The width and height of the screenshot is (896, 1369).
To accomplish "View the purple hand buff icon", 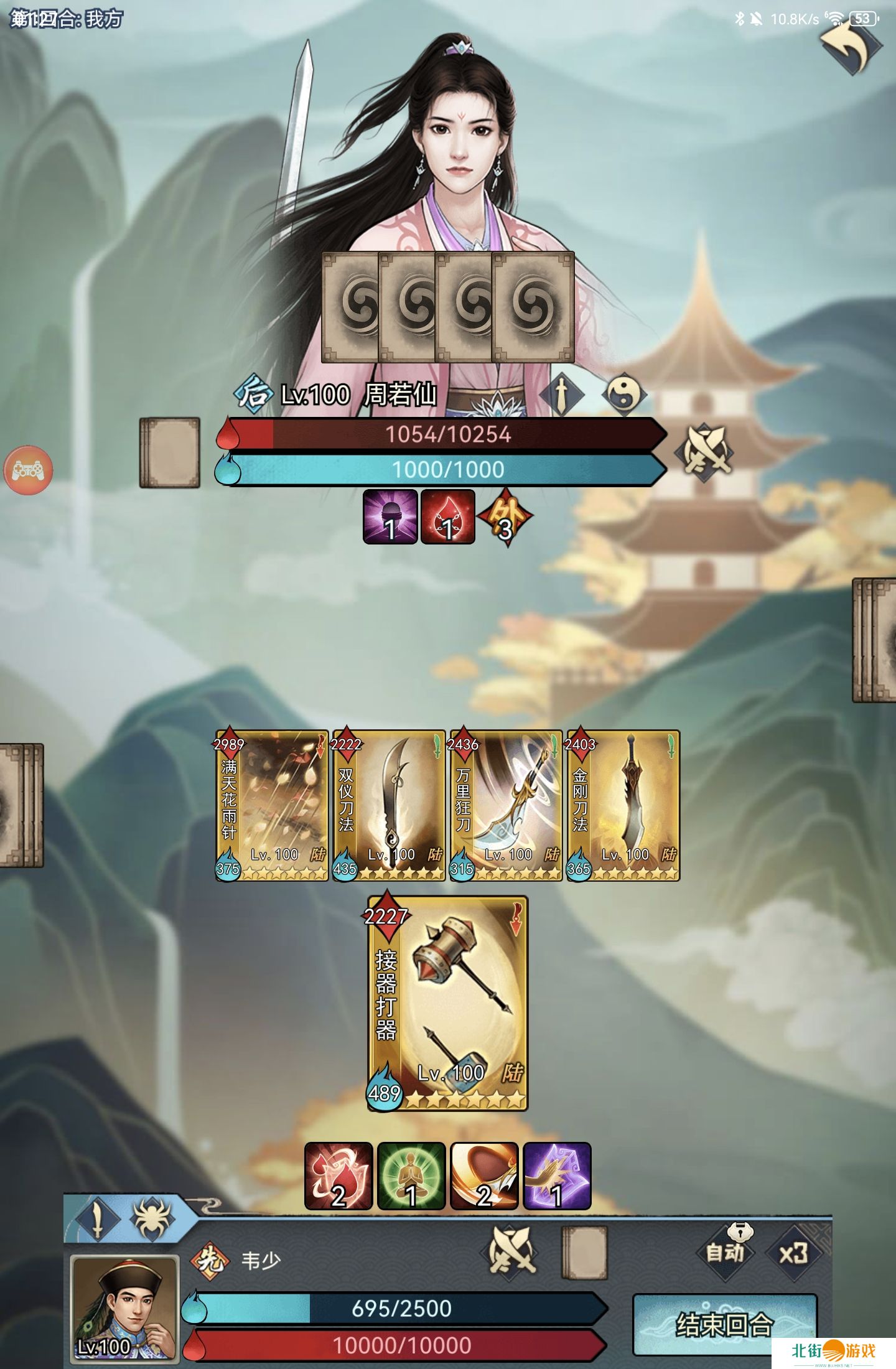I will [557, 1175].
